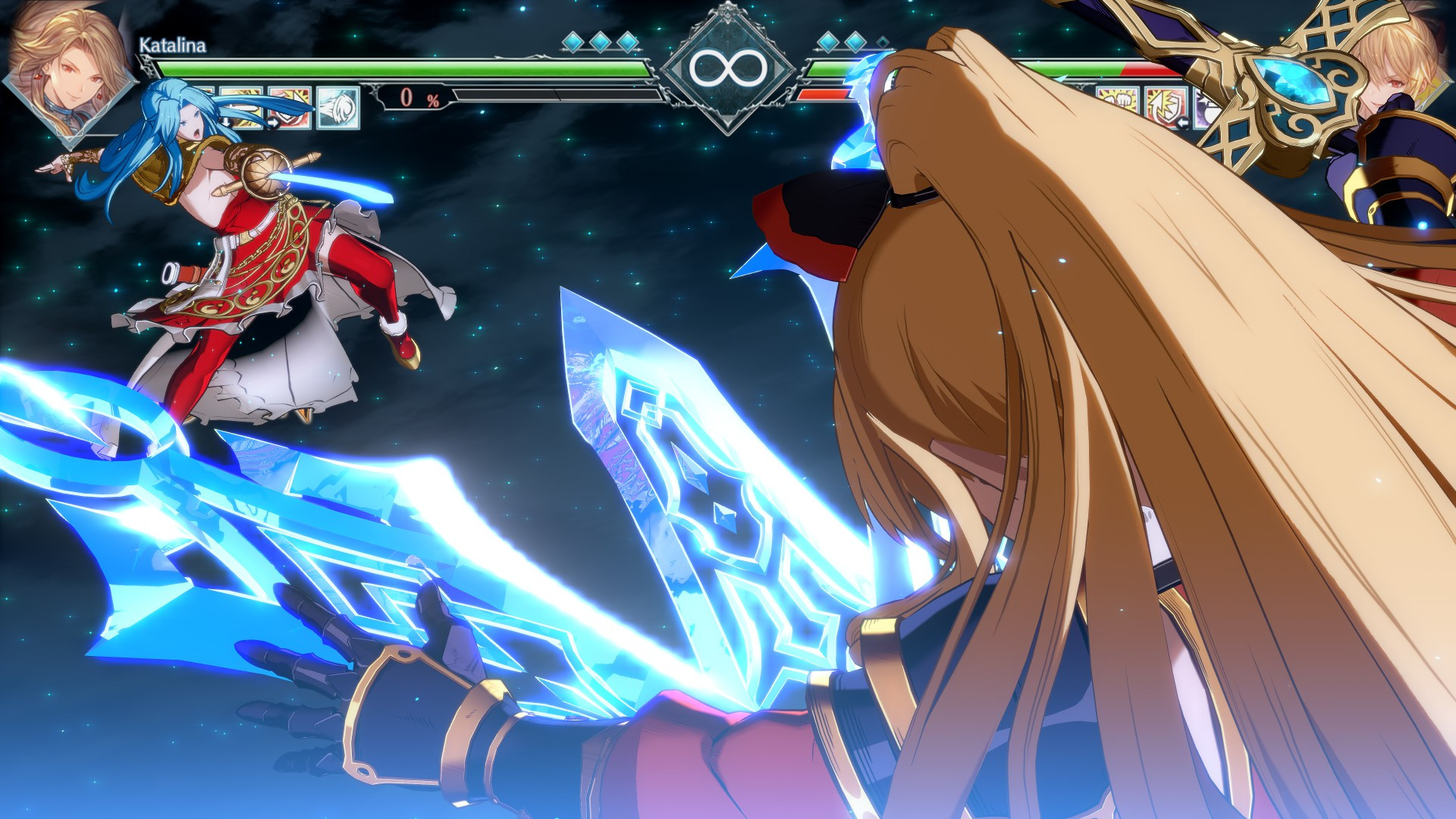Expand the right-arrow indicator on the shield skill
This screenshot has height=819, width=1456.
(x=275, y=123)
